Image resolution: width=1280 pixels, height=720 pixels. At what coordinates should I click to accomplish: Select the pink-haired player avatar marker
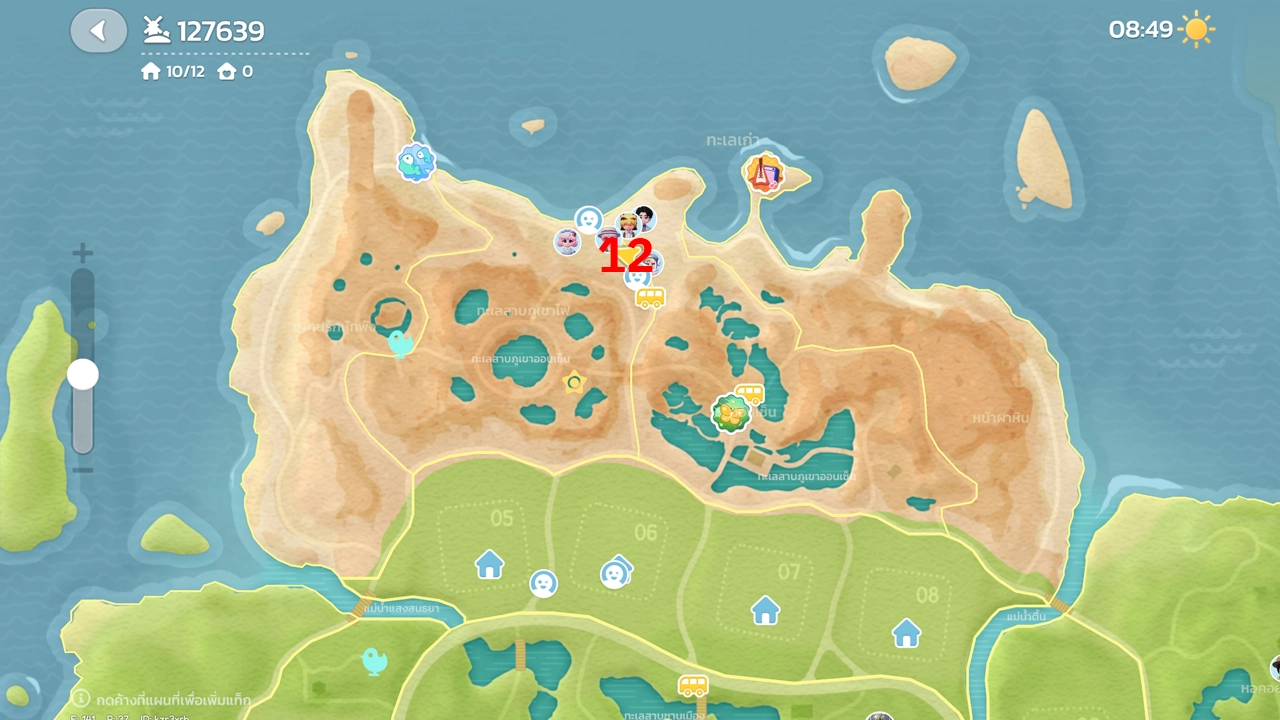point(567,242)
